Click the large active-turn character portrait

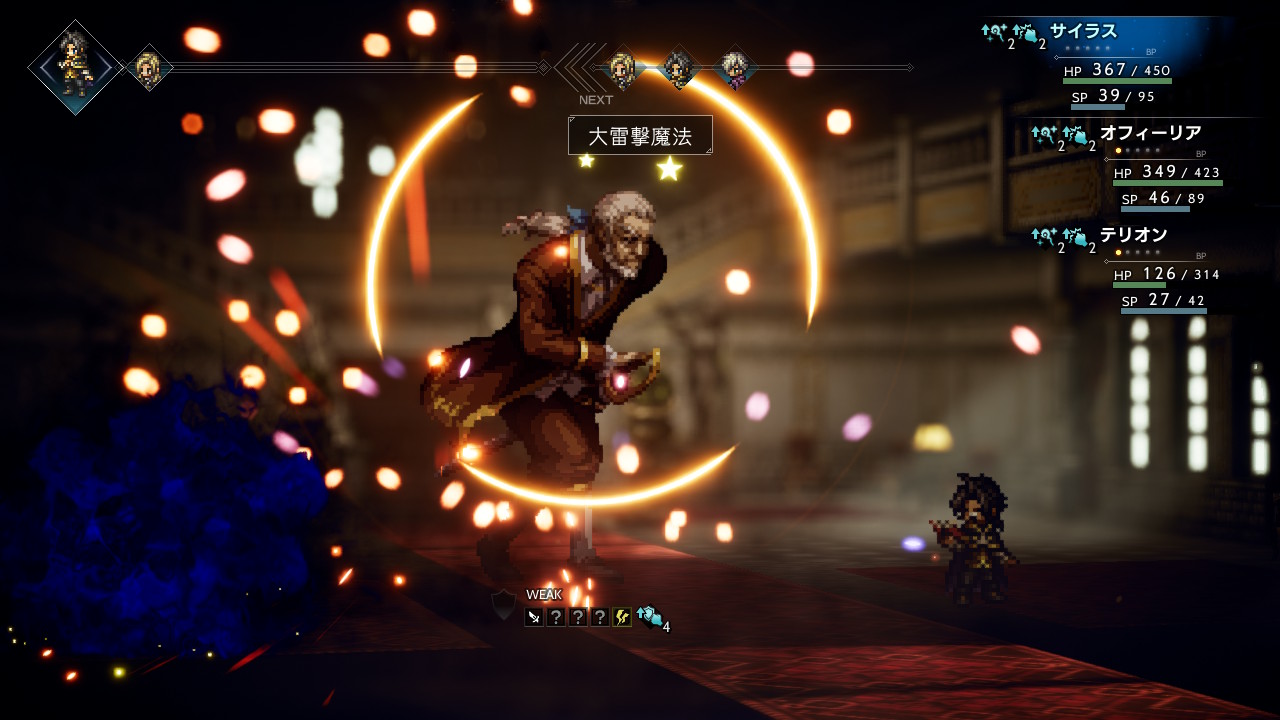tap(75, 67)
